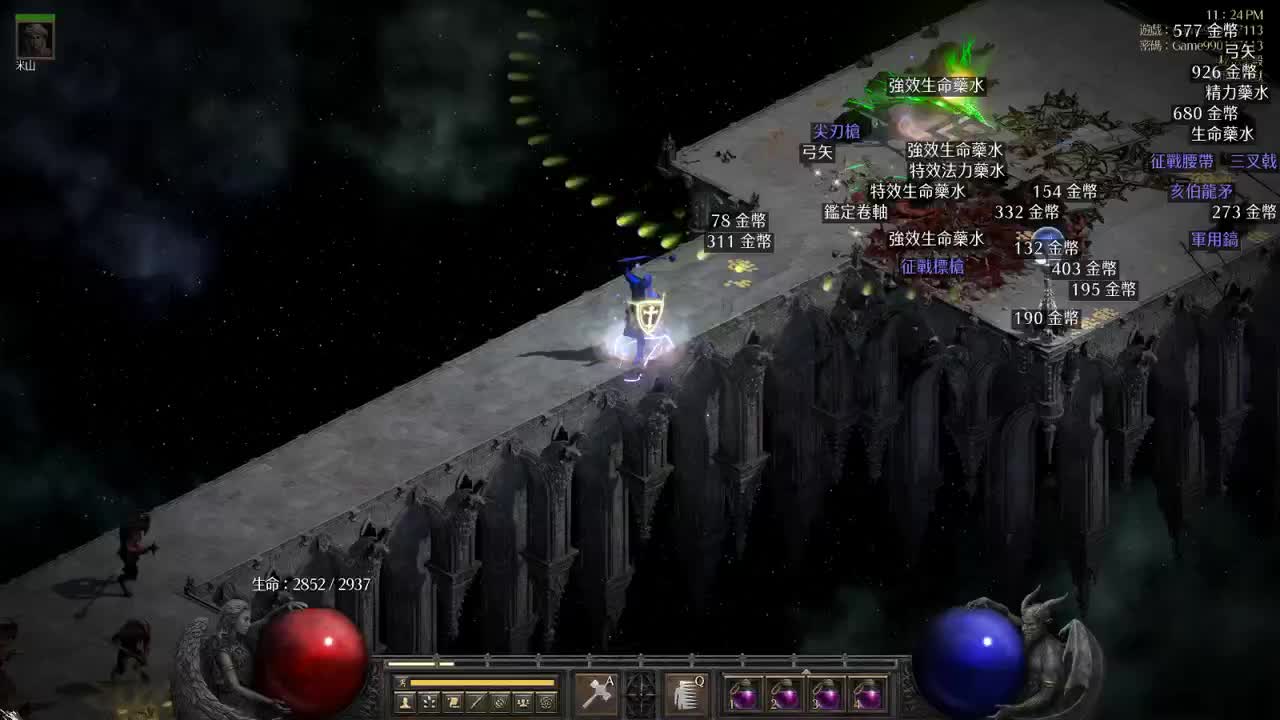The height and width of the screenshot is (720, 1280).
Task: Open the character stats panel icon
Action: [x=405, y=701]
